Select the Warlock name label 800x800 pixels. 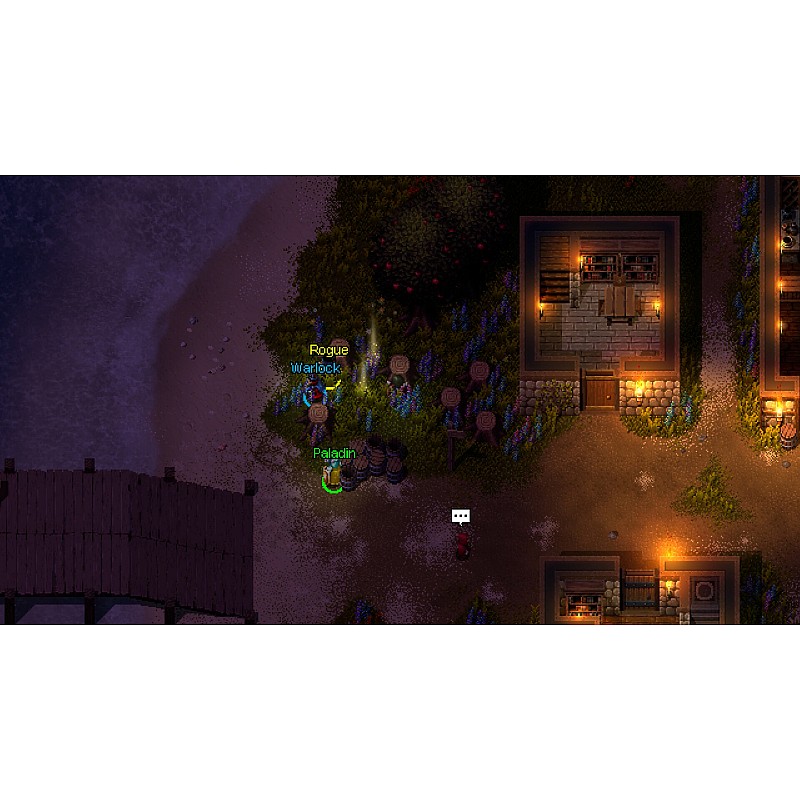(x=315, y=368)
